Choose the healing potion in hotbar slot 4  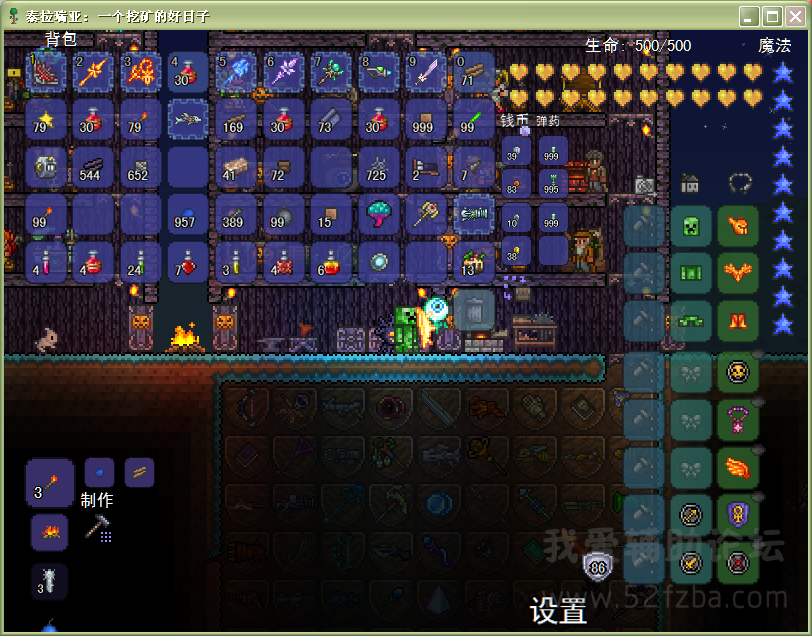[x=187, y=72]
